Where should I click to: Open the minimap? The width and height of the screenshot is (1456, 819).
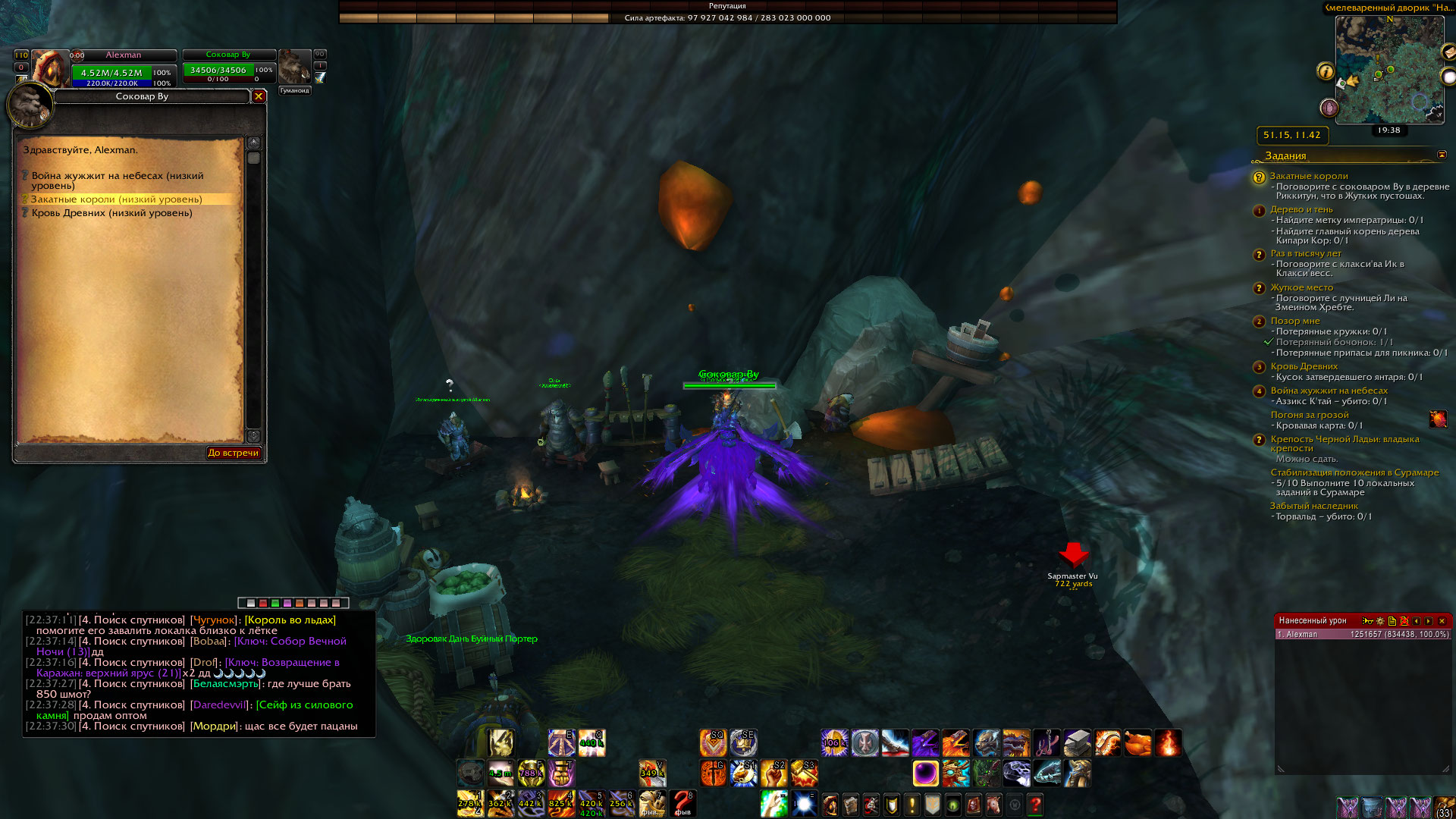click(x=1389, y=70)
